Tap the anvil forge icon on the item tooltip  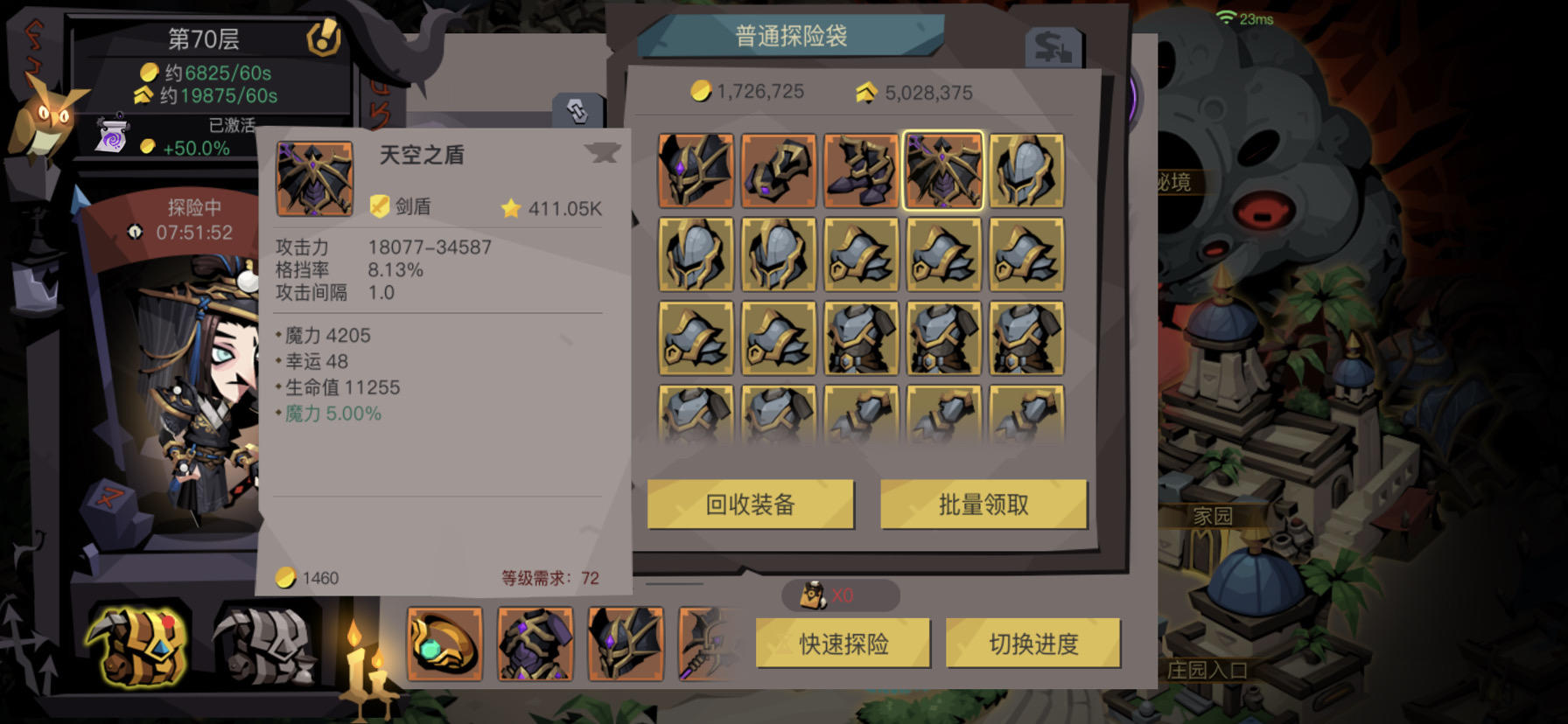[x=602, y=151]
